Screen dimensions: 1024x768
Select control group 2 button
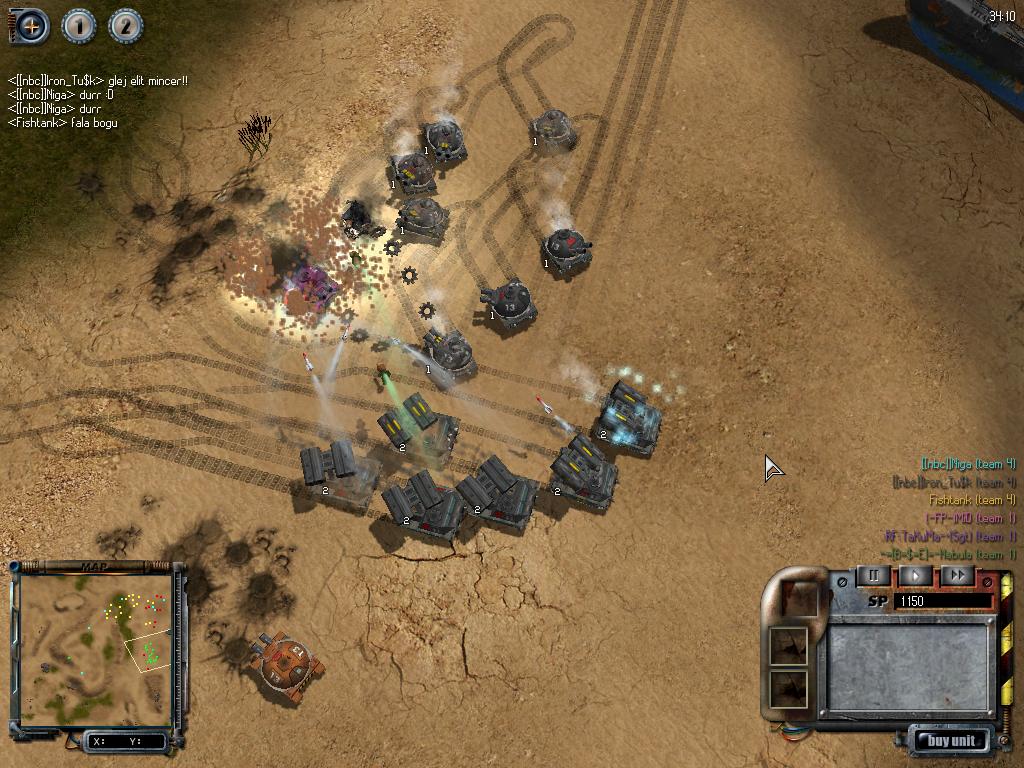point(125,26)
